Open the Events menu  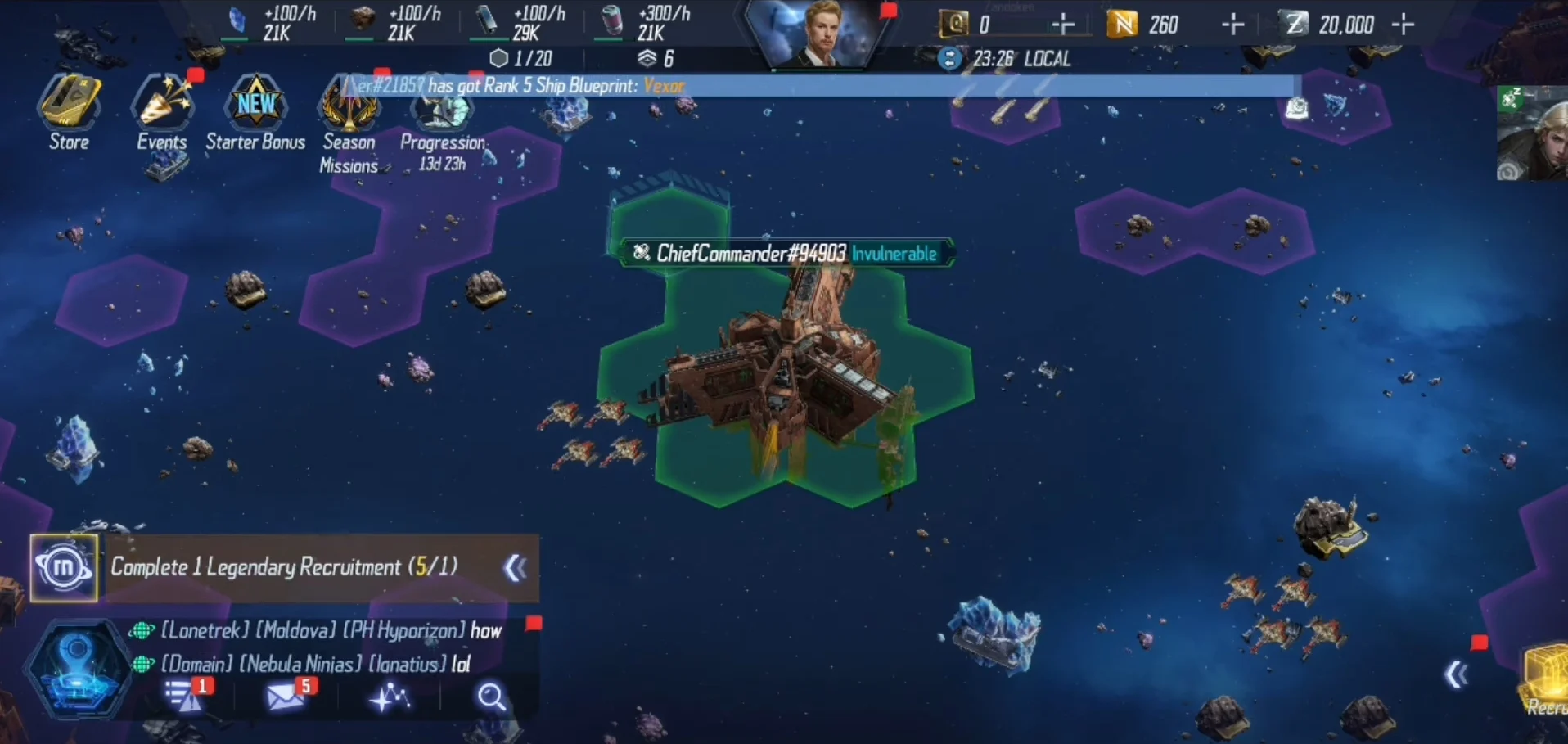tap(162, 110)
